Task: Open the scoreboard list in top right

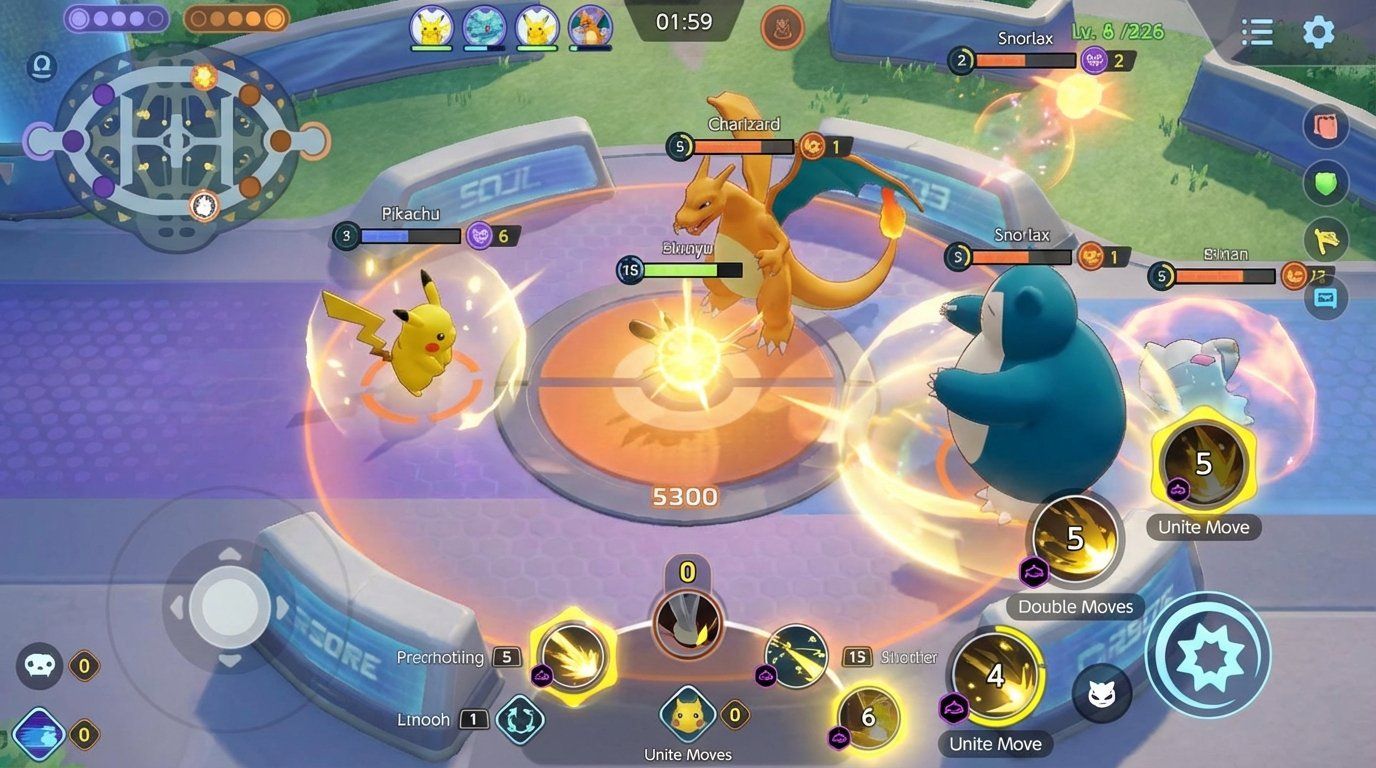Action: tap(1256, 32)
